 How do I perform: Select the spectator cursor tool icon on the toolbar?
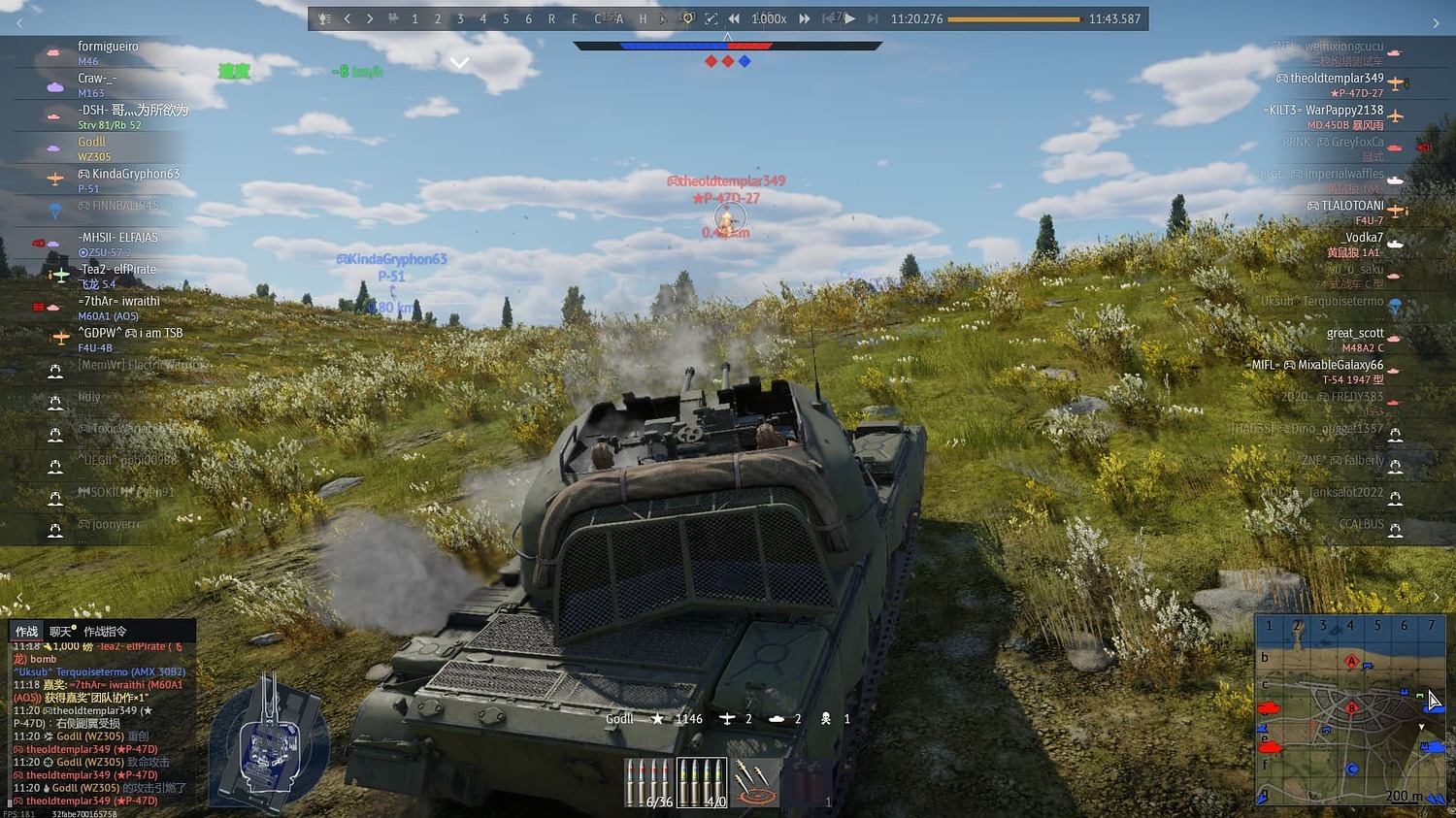[664, 17]
